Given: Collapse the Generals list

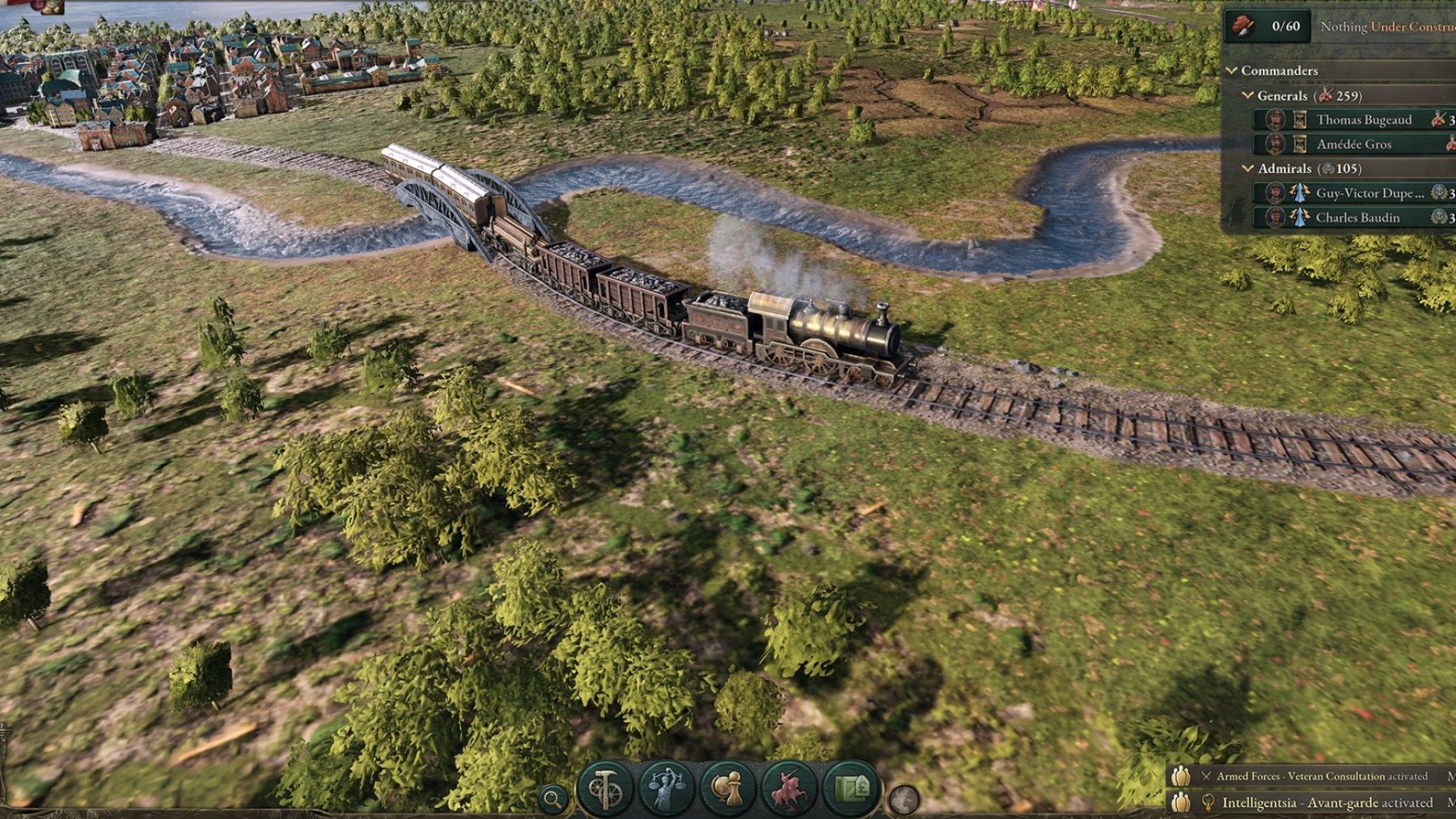Looking at the screenshot, I should coord(1248,95).
